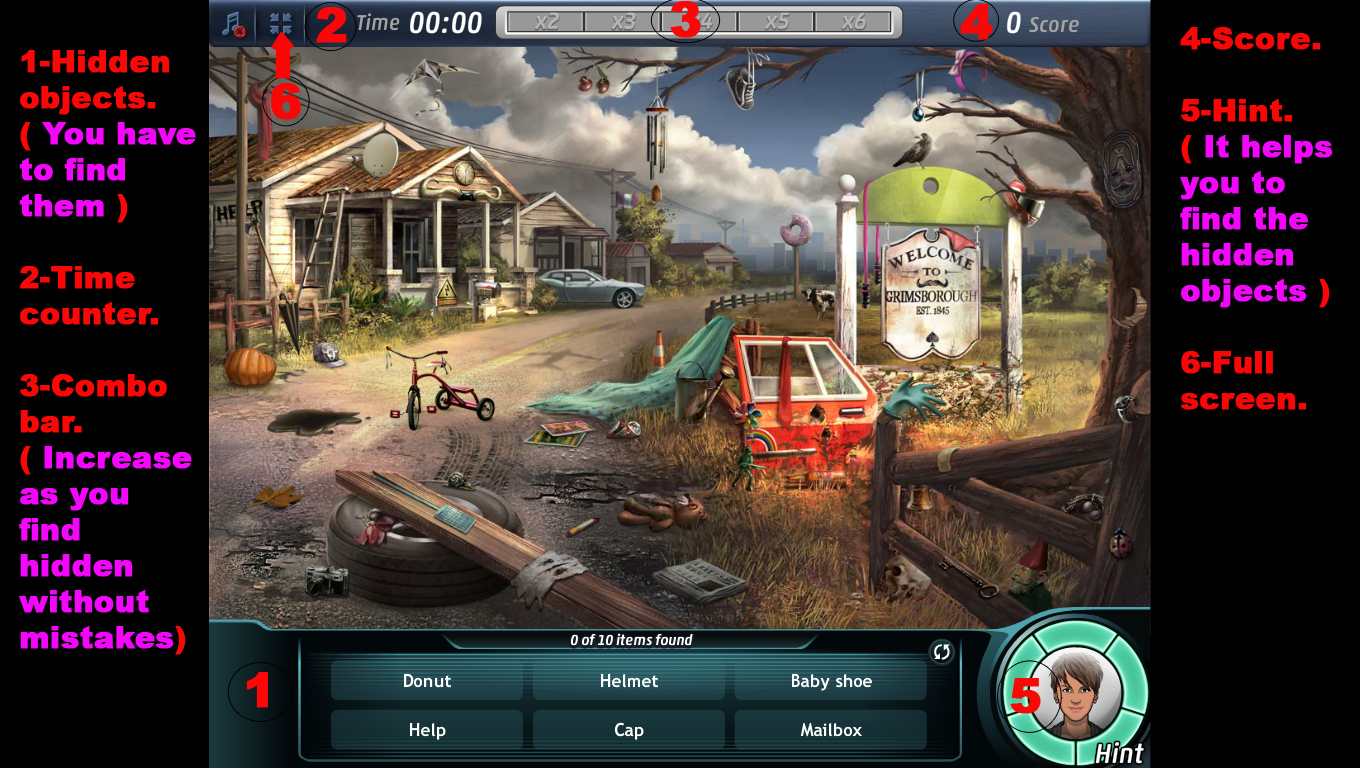This screenshot has width=1360, height=768.
Task: Select the word "Helmet" from the list
Action: [629, 681]
